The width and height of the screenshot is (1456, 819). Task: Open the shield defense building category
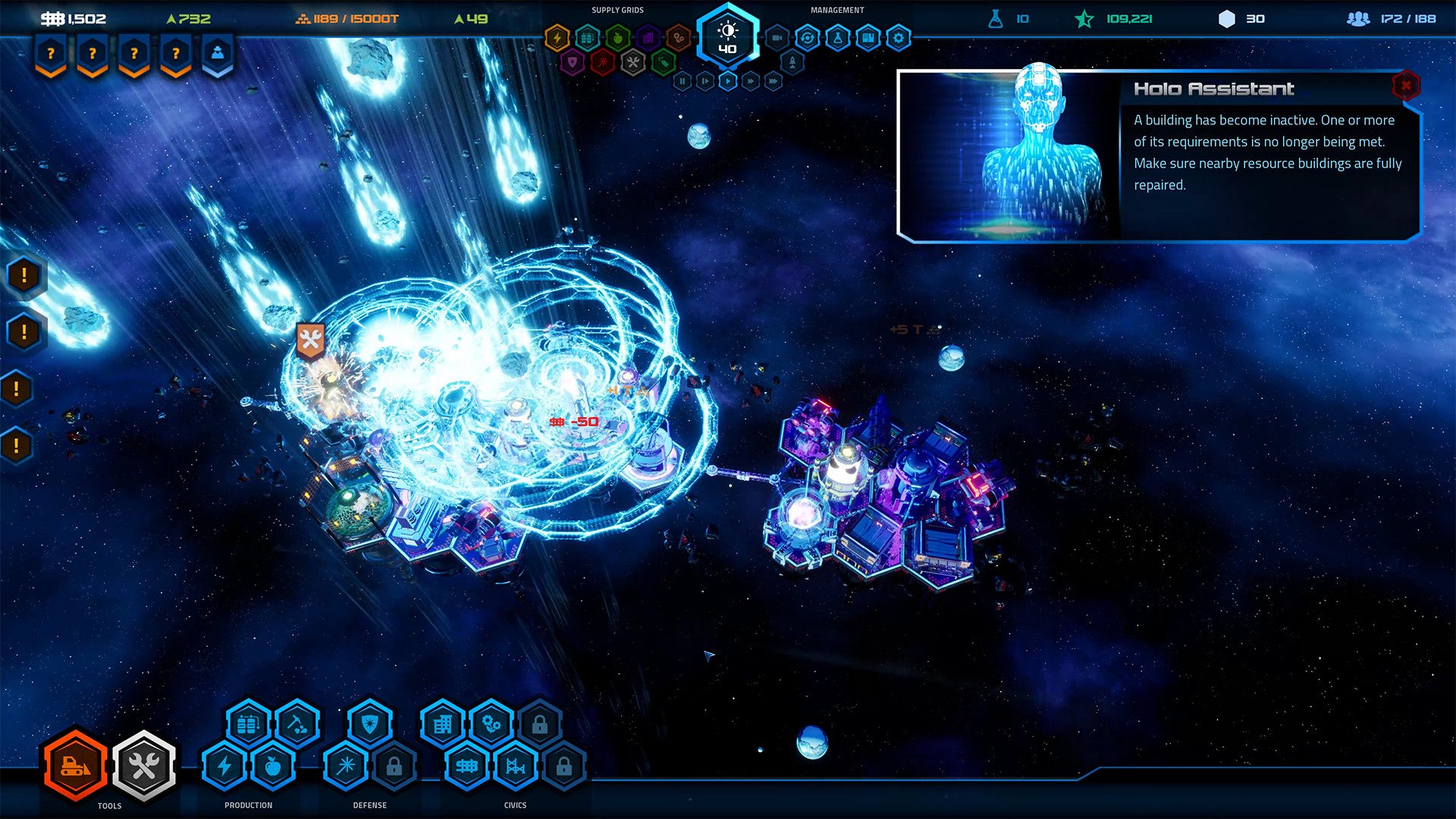point(370,725)
